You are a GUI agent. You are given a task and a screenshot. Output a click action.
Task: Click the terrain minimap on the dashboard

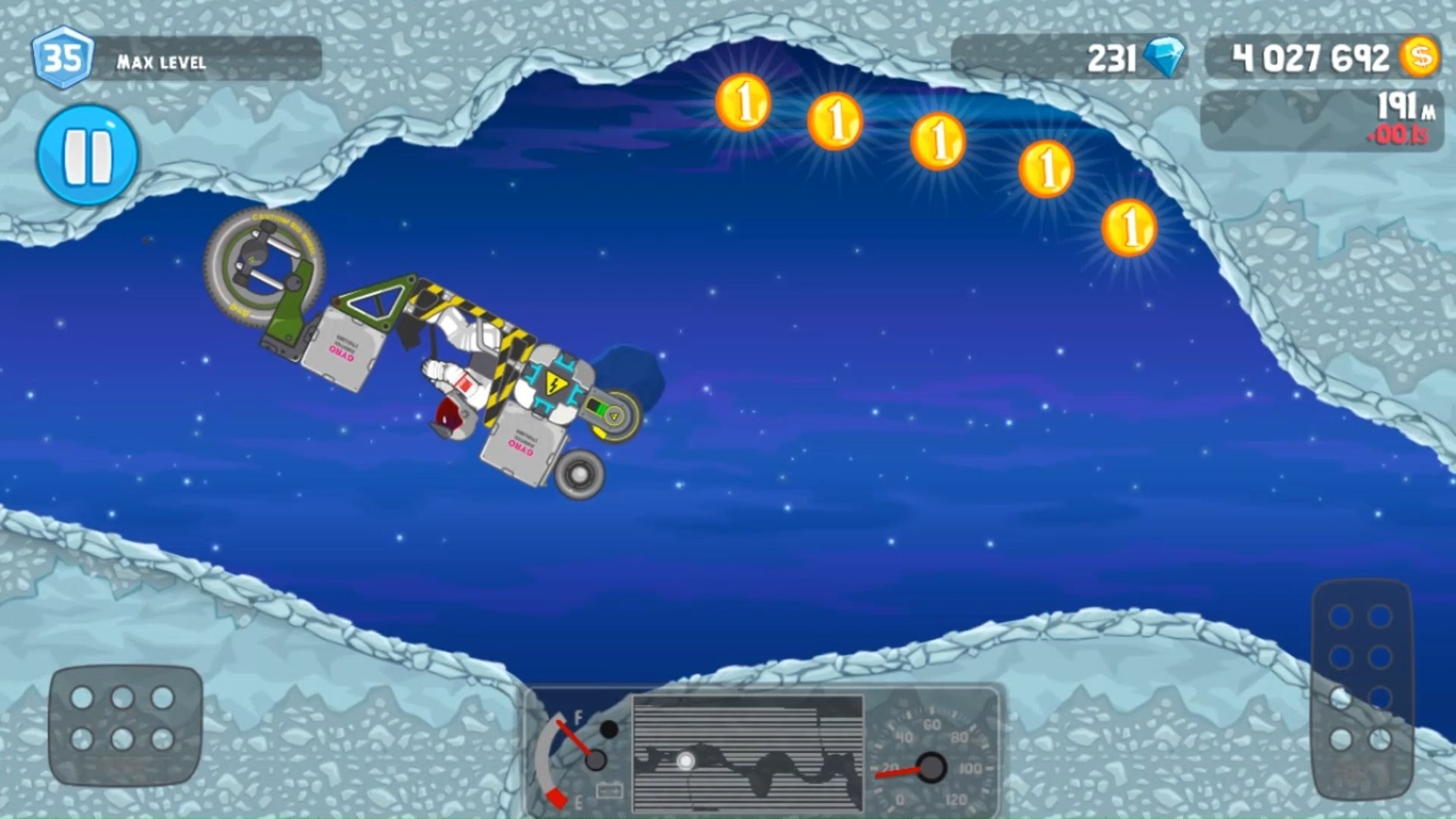(x=748, y=753)
